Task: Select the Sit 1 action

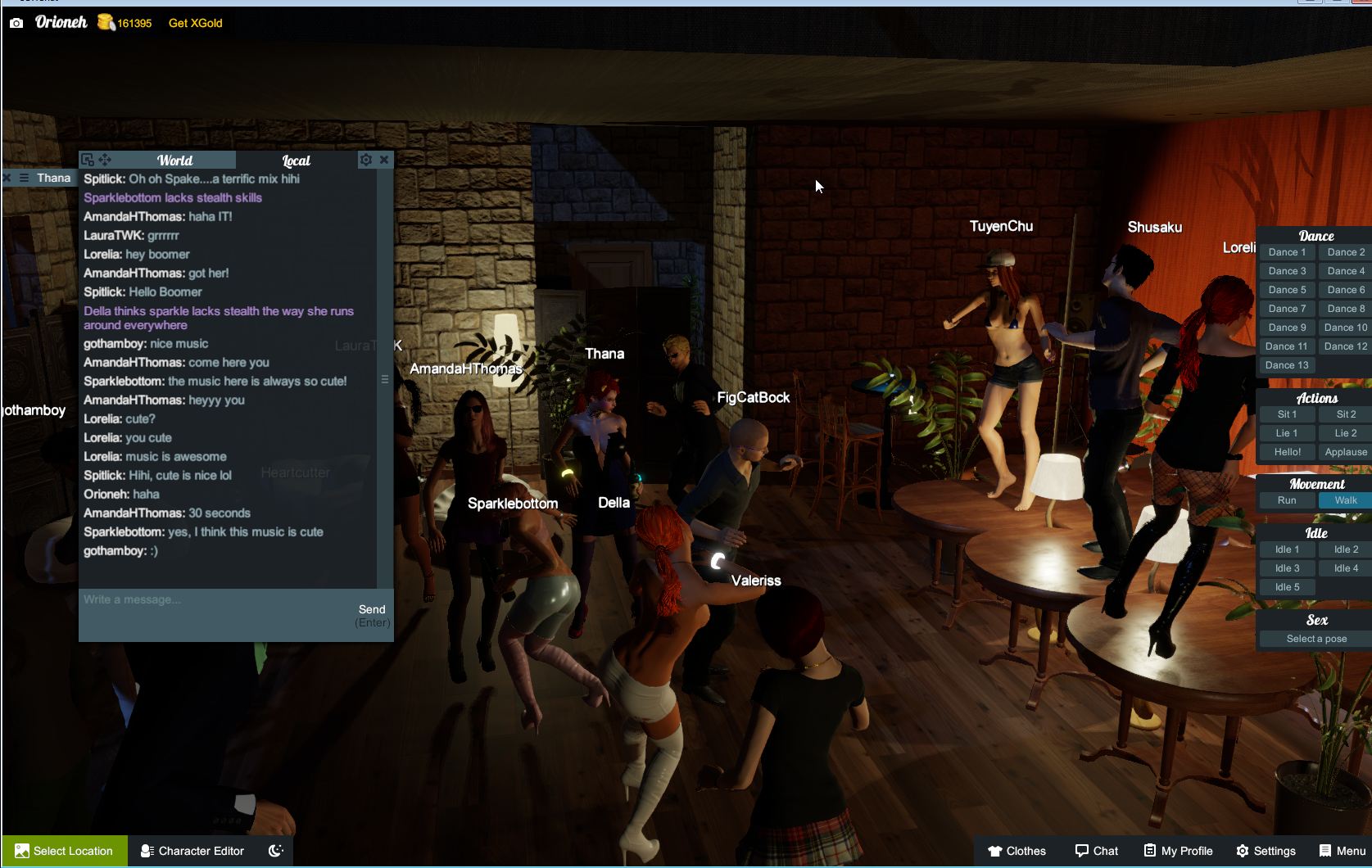Action: [x=1287, y=414]
